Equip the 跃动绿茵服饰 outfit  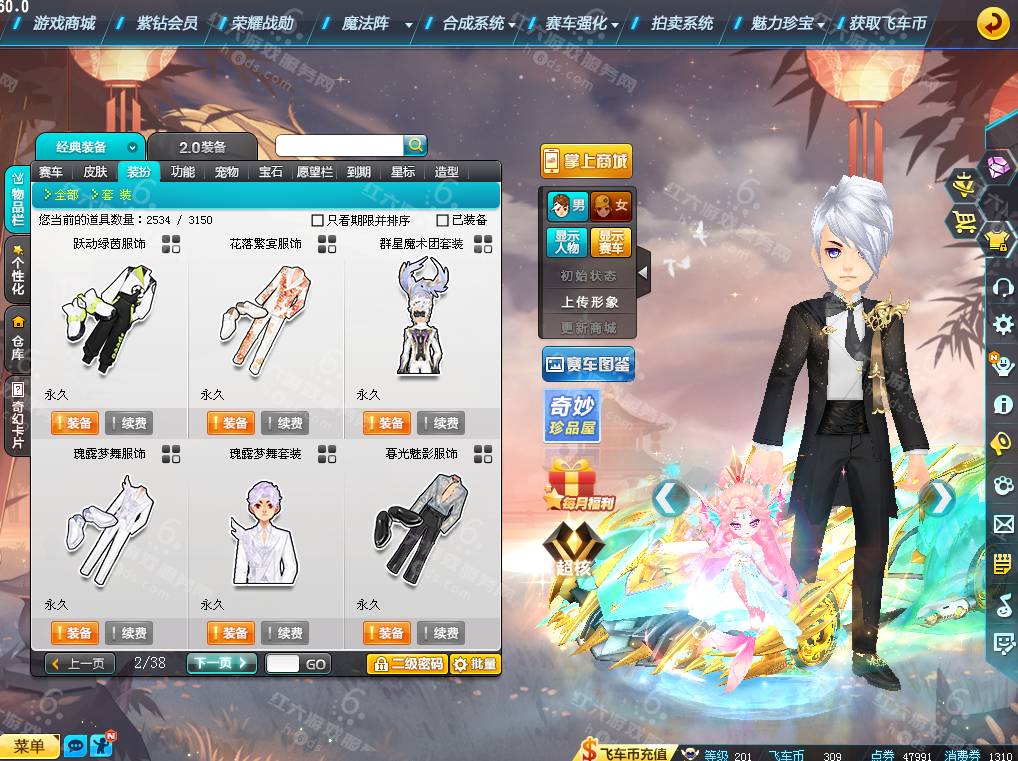click(x=74, y=423)
